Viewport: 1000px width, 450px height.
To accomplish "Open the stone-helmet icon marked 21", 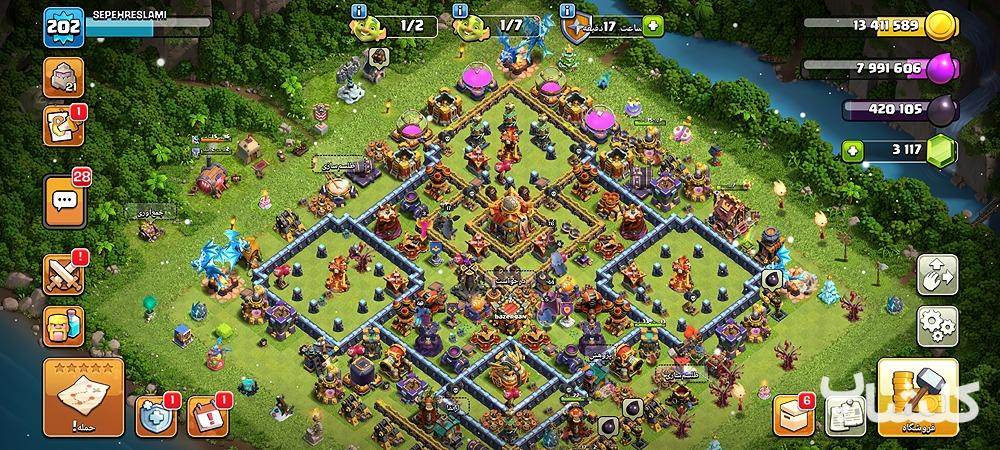I will (x=64, y=78).
